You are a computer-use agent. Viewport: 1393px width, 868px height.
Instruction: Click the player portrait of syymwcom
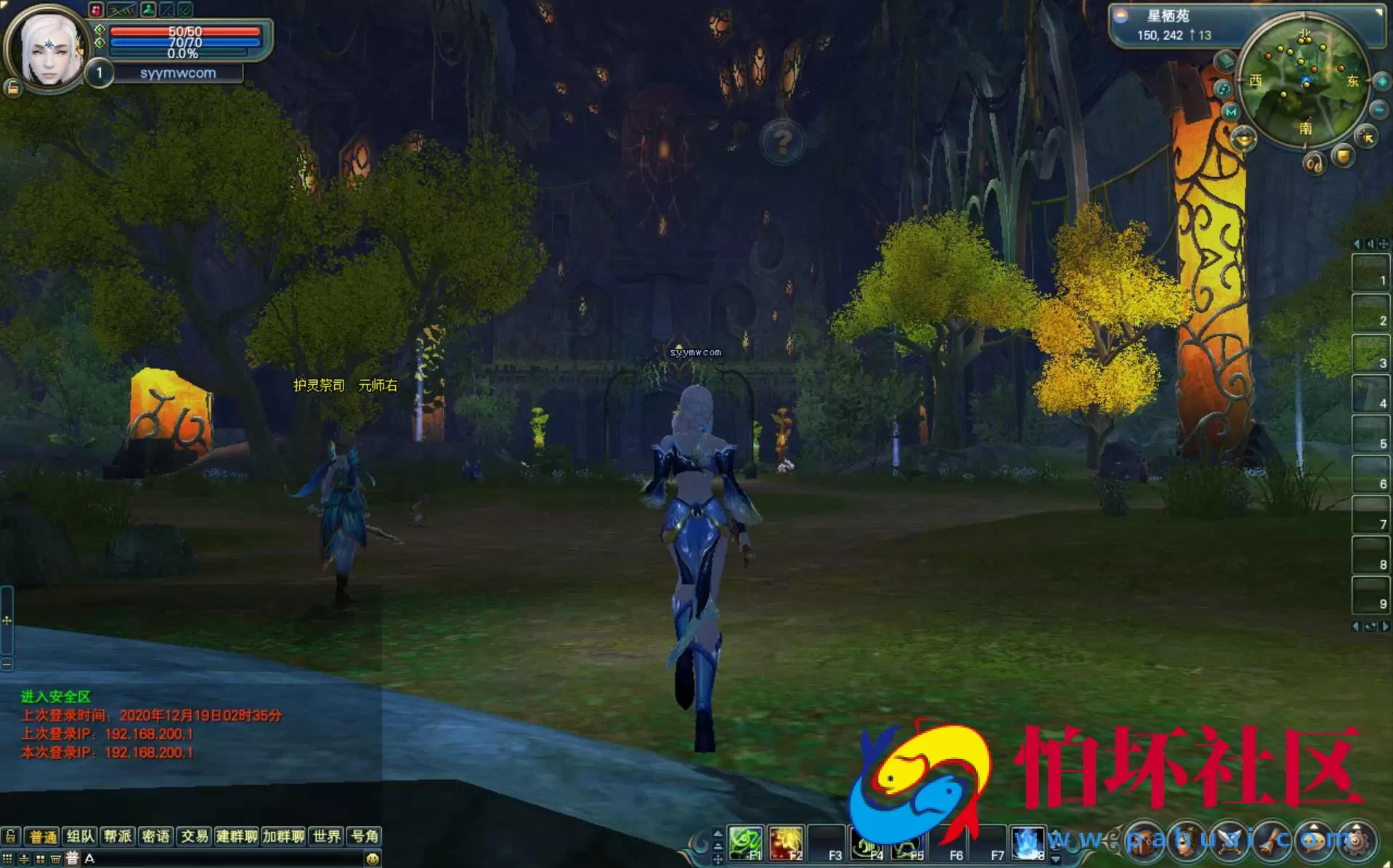click(48, 49)
